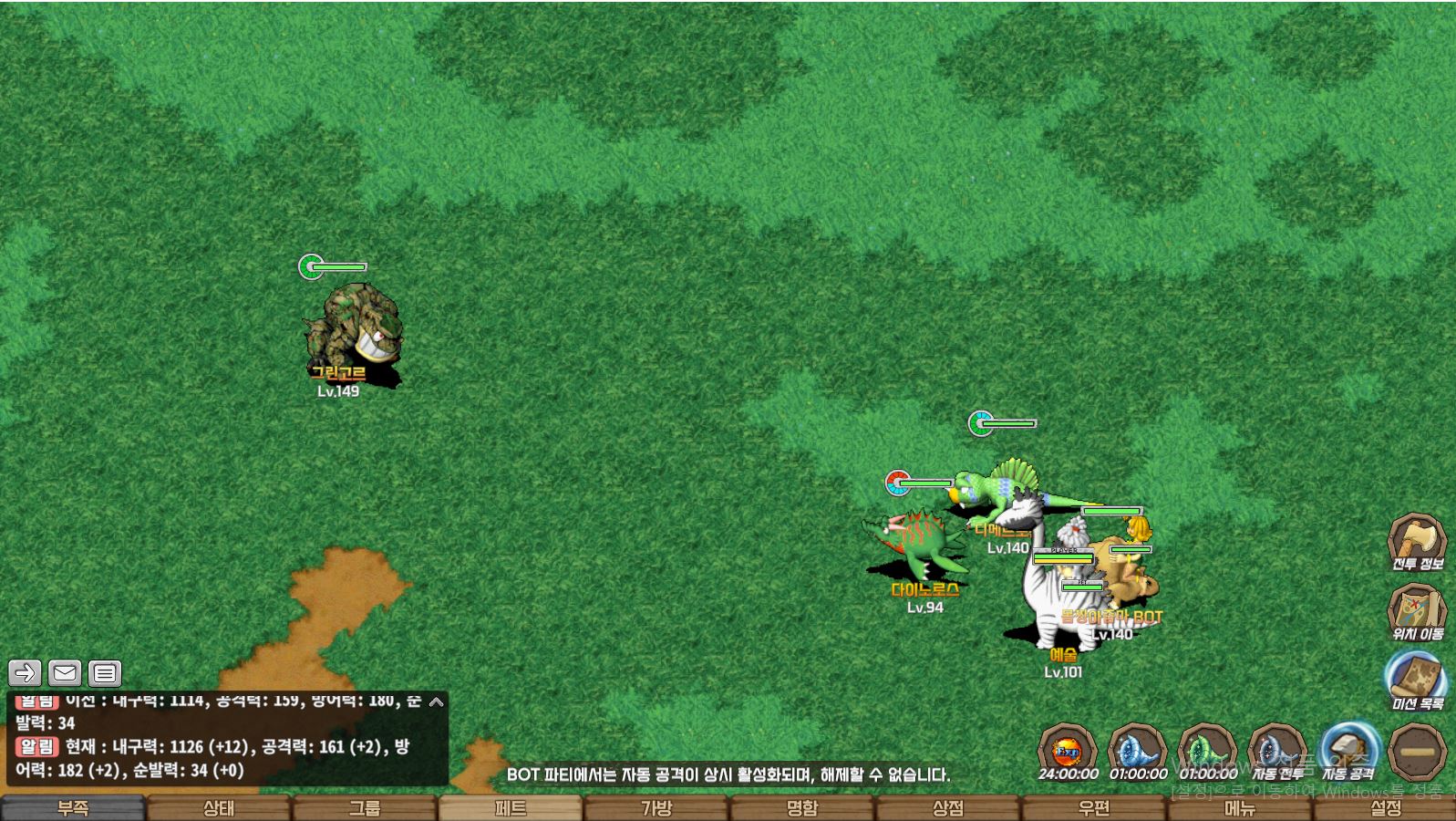The width and height of the screenshot is (1456, 821).
Task: Open the 설정 (Settings) tab
Action: point(1386,808)
